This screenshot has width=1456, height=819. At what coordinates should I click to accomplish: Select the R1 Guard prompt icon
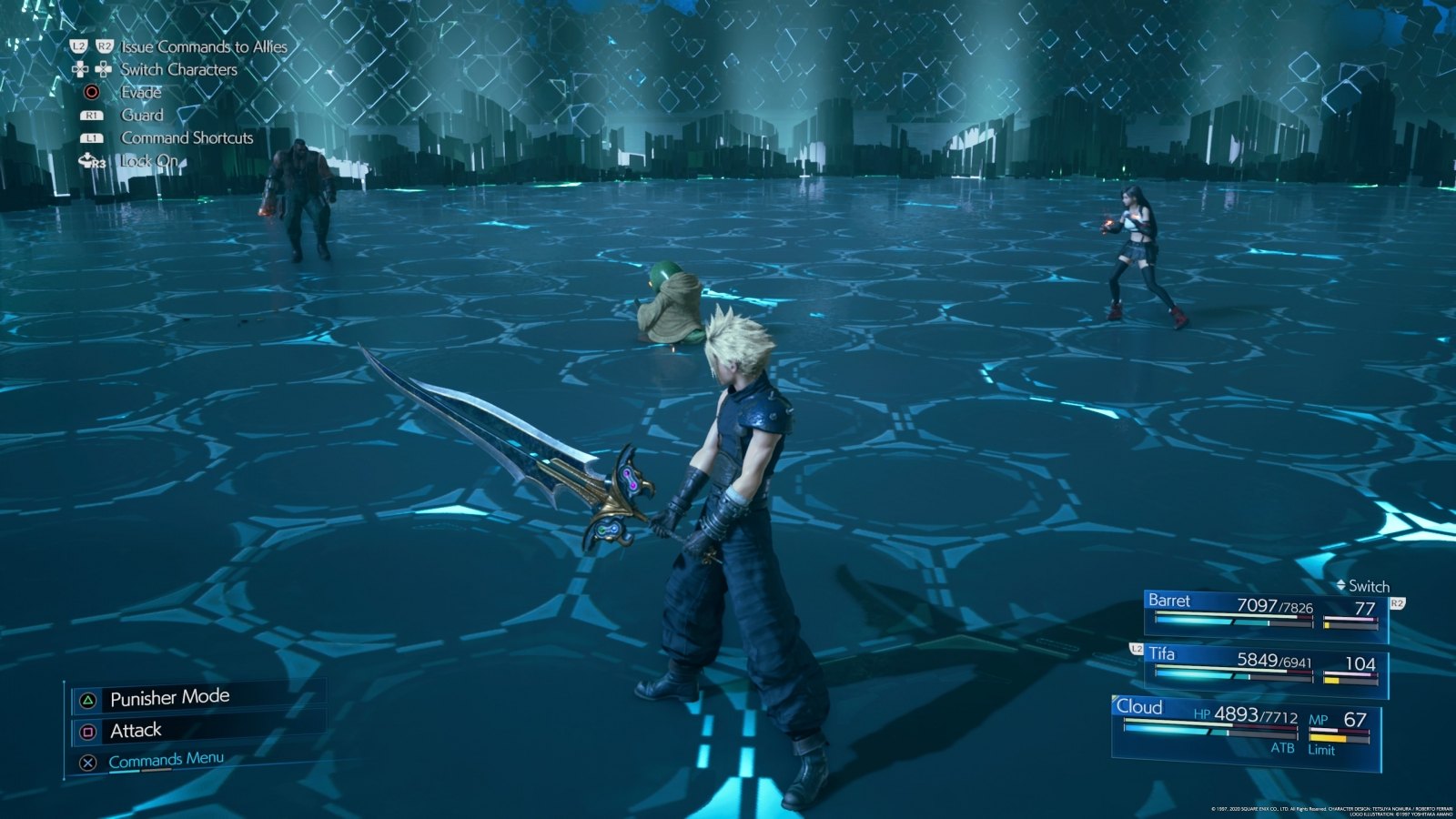[90, 115]
